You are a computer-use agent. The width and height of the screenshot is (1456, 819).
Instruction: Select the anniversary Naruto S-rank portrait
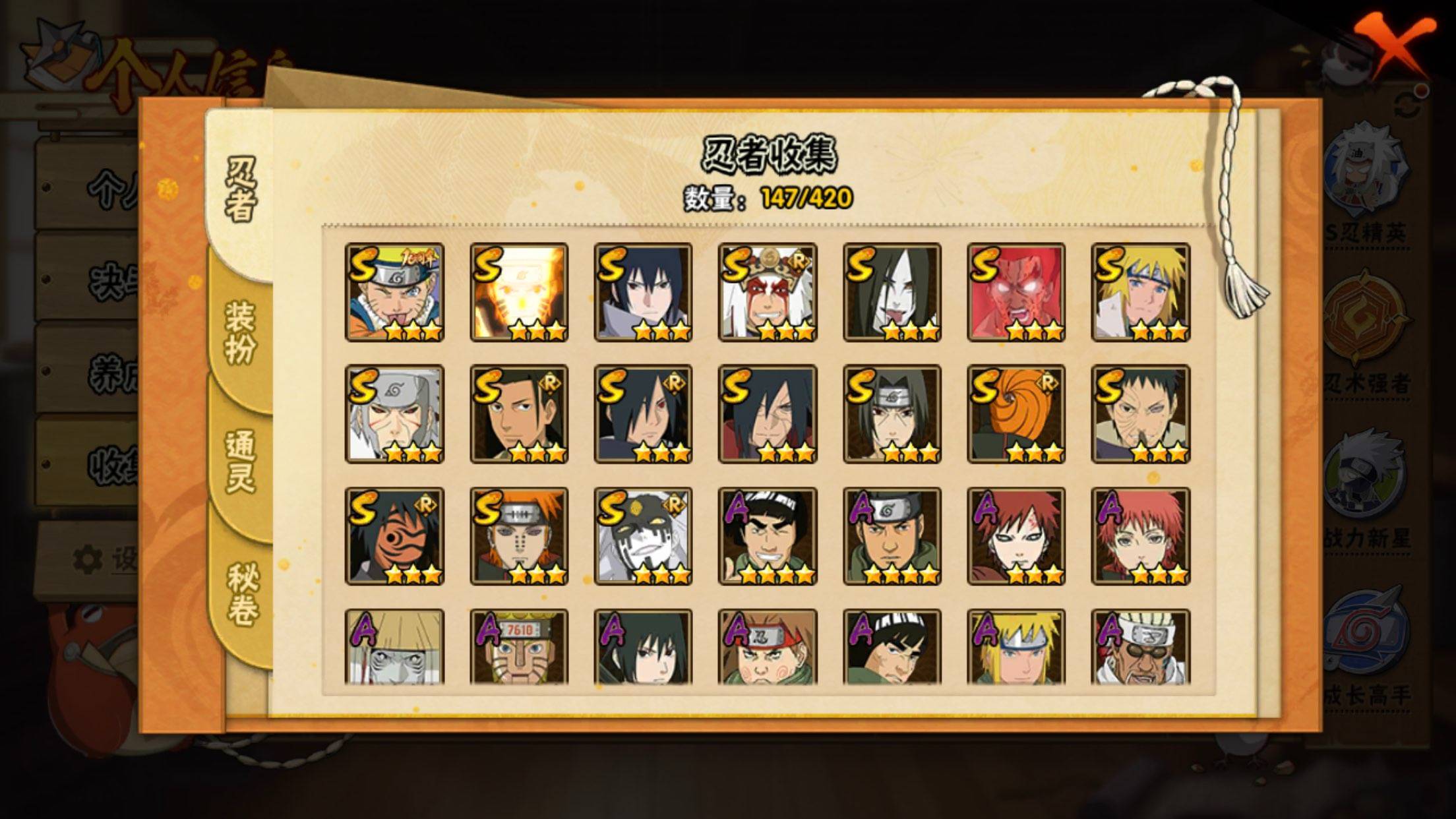coord(394,292)
